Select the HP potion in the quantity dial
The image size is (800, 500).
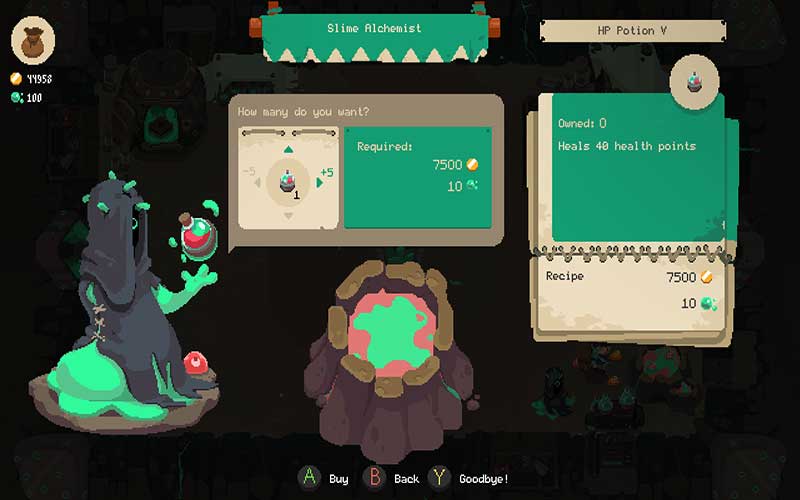coord(288,181)
